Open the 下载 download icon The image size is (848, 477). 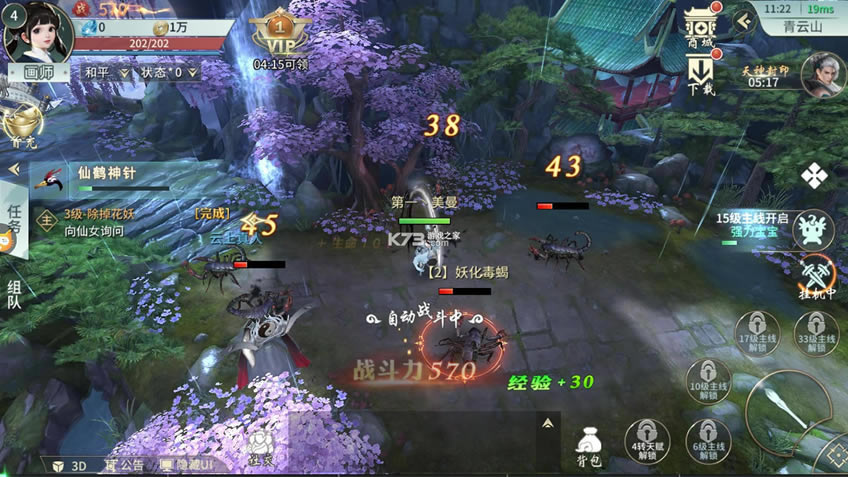click(x=701, y=75)
